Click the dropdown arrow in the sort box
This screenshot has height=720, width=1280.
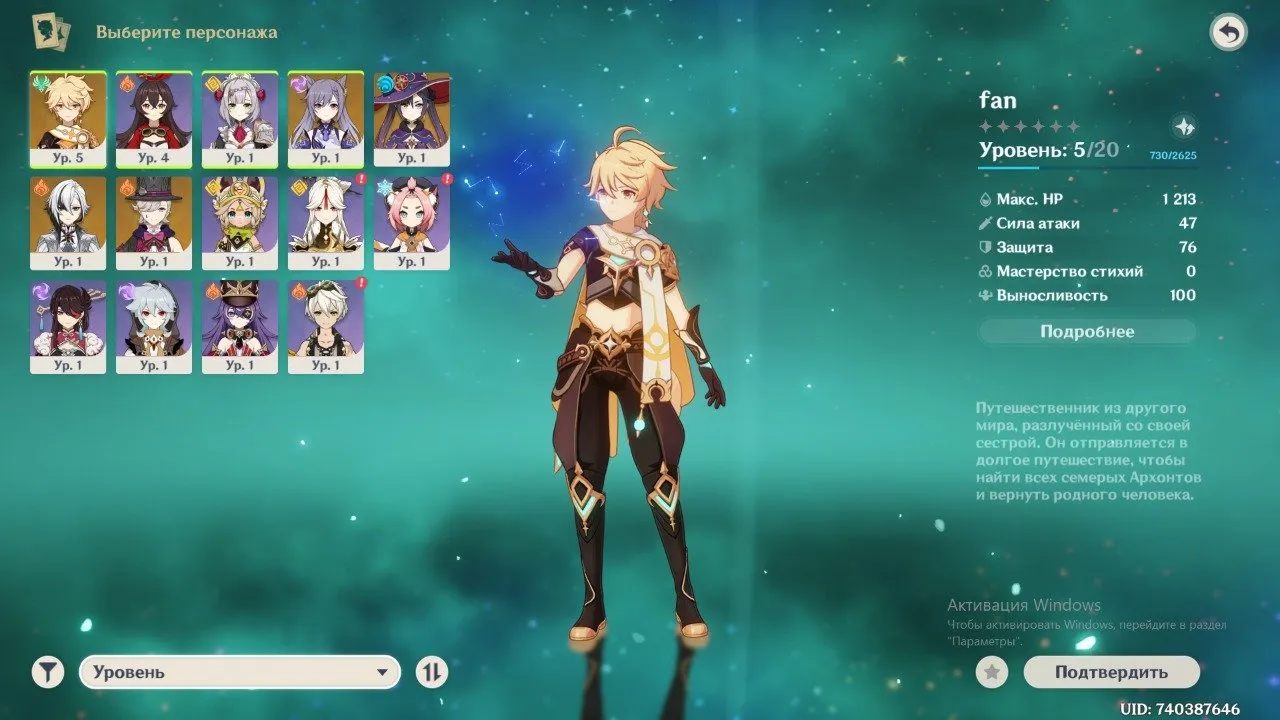click(x=383, y=672)
